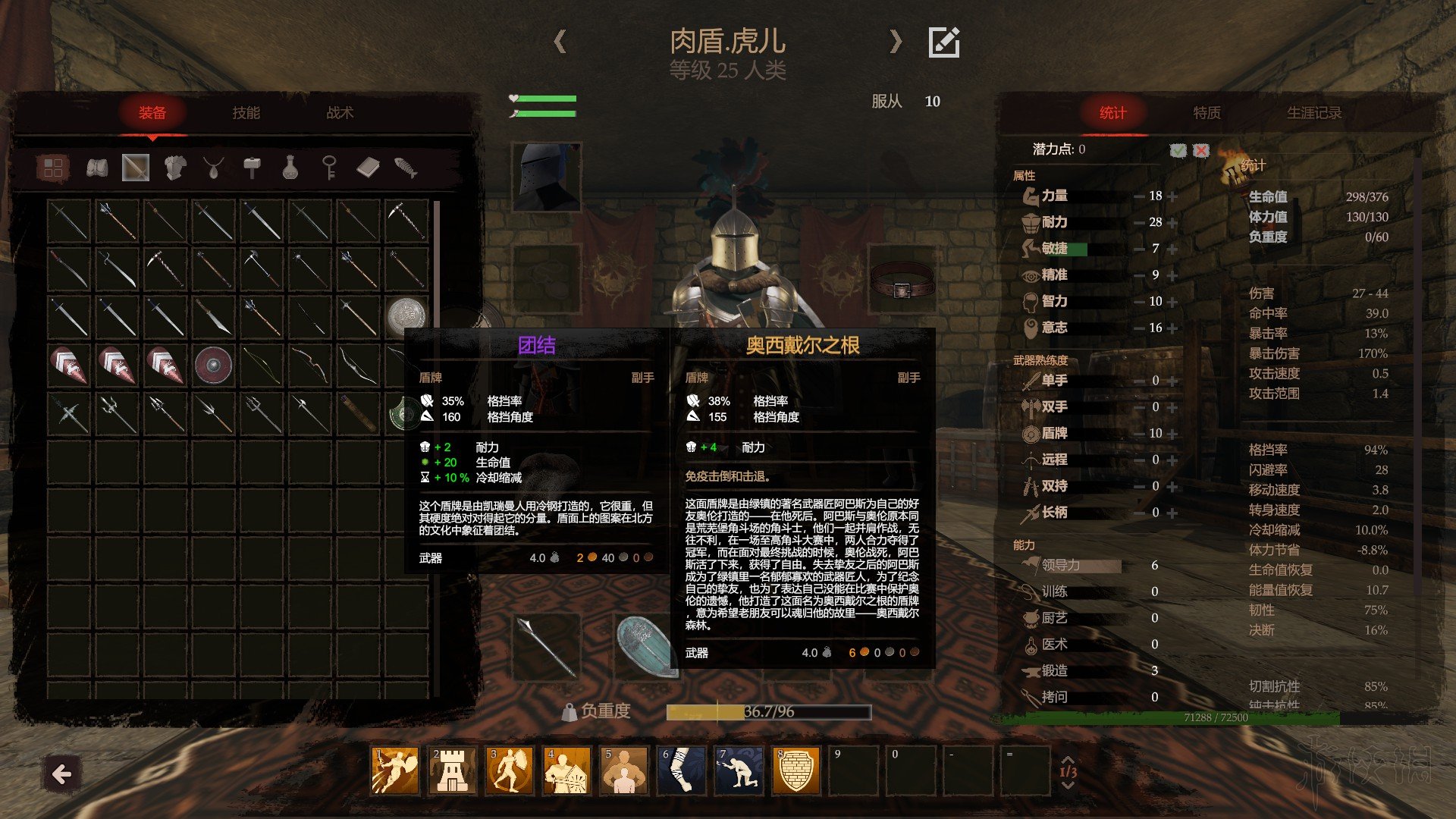Activate the castle tower skill in slot 2
Image resolution: width=1456 pixels, height=819 pixels.
pos(452,770)
